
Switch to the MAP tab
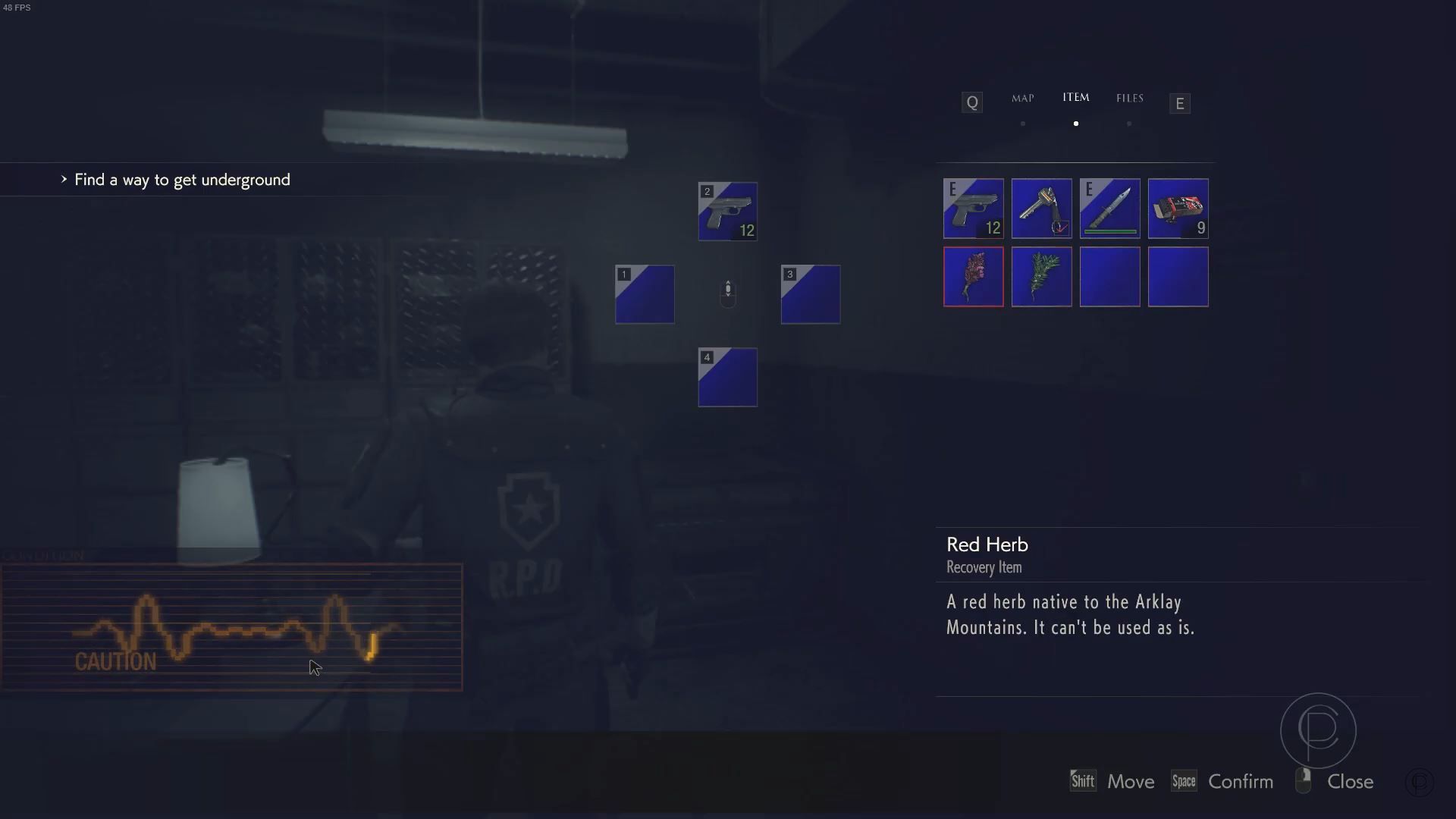(x=1022, y=98)
